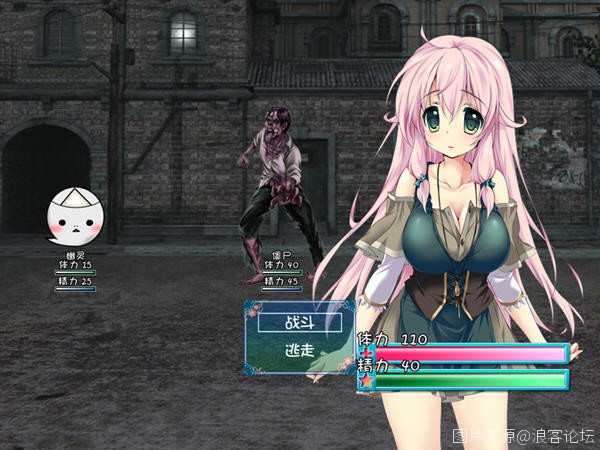Choose the 战斗 (Fight) command
This screenshot has height=450, width=600.
(x=299, y=323)
